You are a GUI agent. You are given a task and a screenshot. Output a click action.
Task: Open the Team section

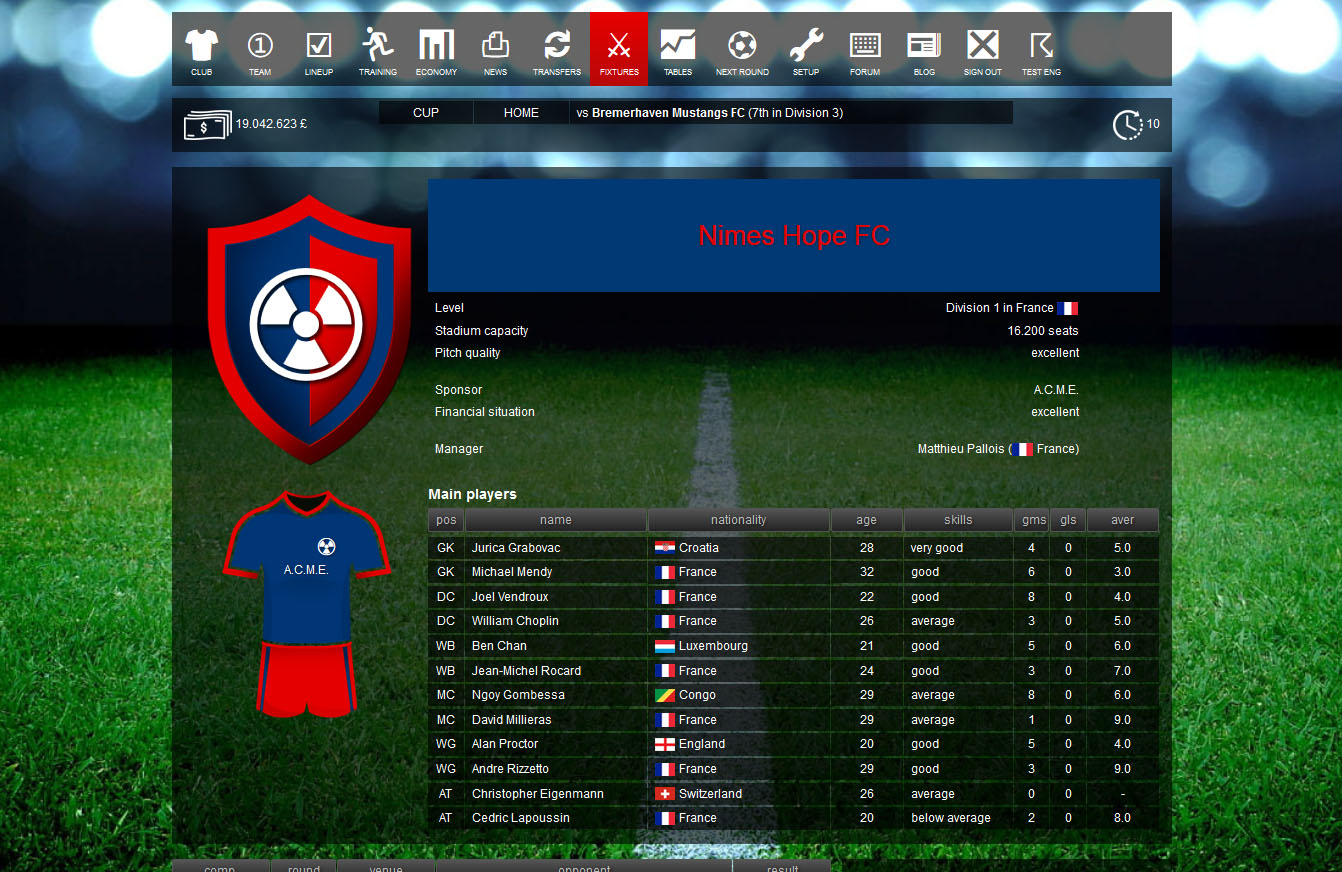tap(260, 48)
